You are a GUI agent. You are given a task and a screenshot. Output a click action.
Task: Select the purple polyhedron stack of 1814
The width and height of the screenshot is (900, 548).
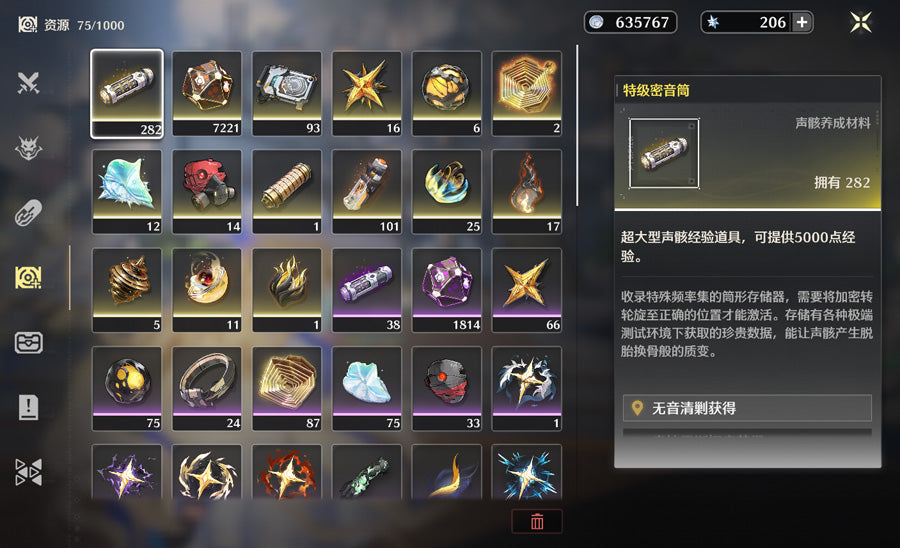(447, 288)
